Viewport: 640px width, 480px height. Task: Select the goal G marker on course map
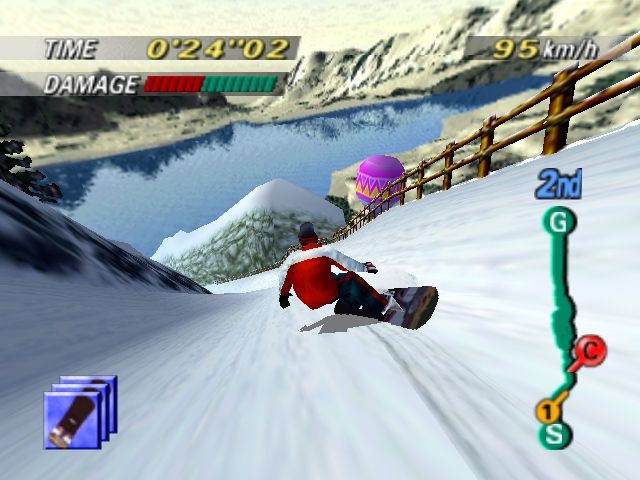pyautogui.click(x=558, y=222)
